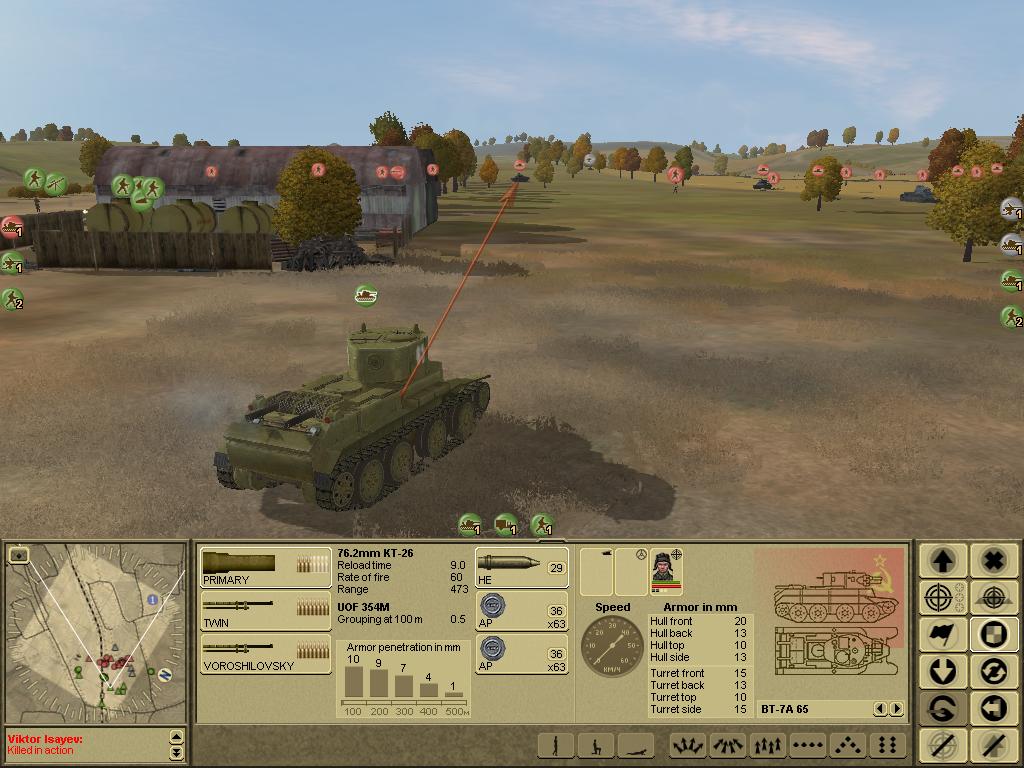Set the standing stance
The image size is (1024, 768).
point(556,745)
